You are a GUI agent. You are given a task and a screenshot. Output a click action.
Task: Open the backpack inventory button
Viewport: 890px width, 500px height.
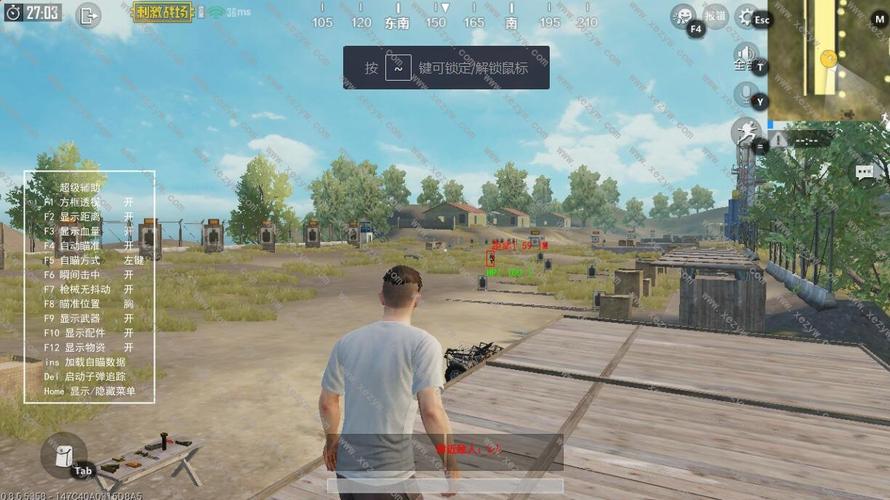pyautogui.click(x=62, y=455)
